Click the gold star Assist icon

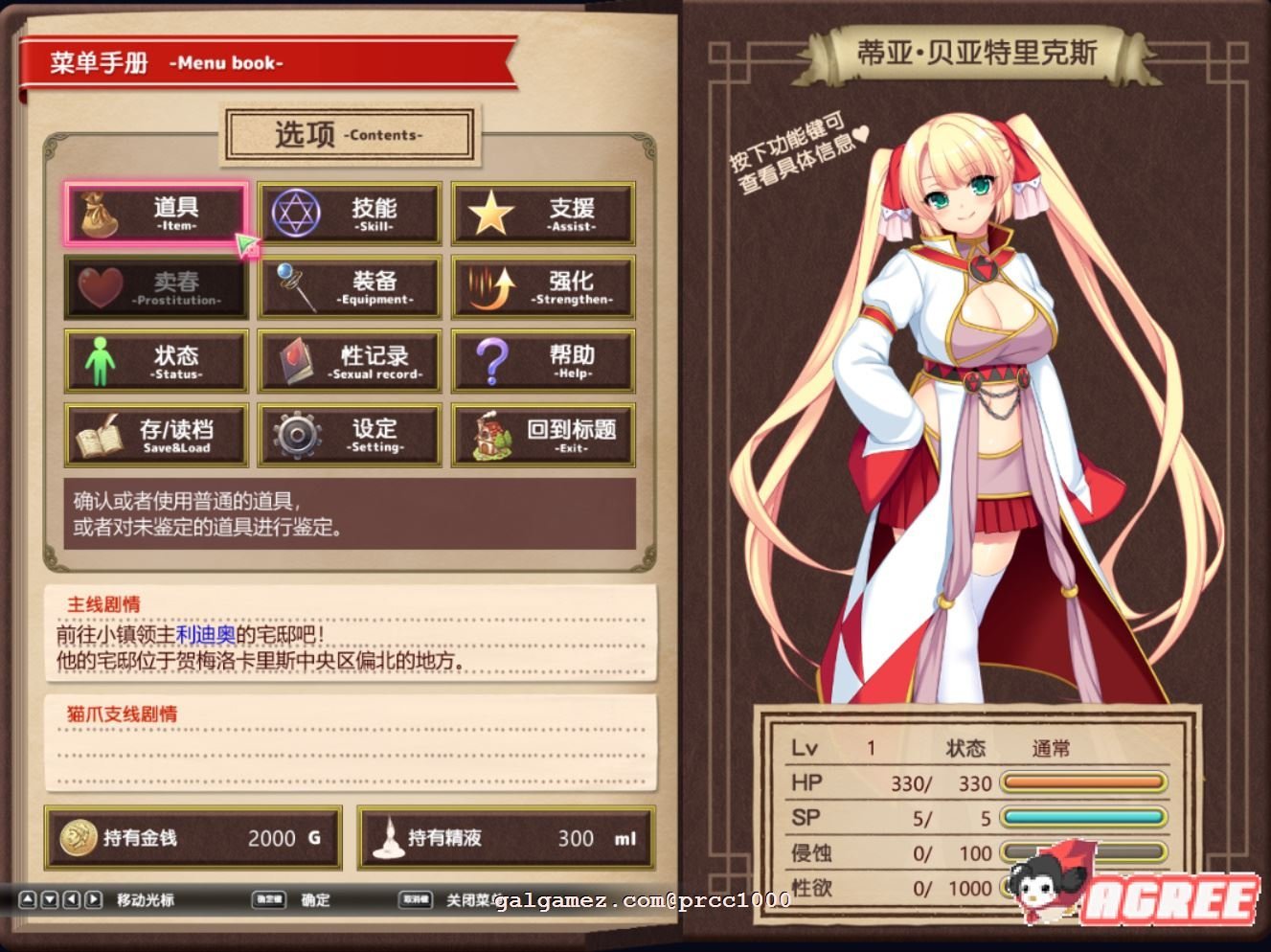pyautogui.click(x=491, y=213)
